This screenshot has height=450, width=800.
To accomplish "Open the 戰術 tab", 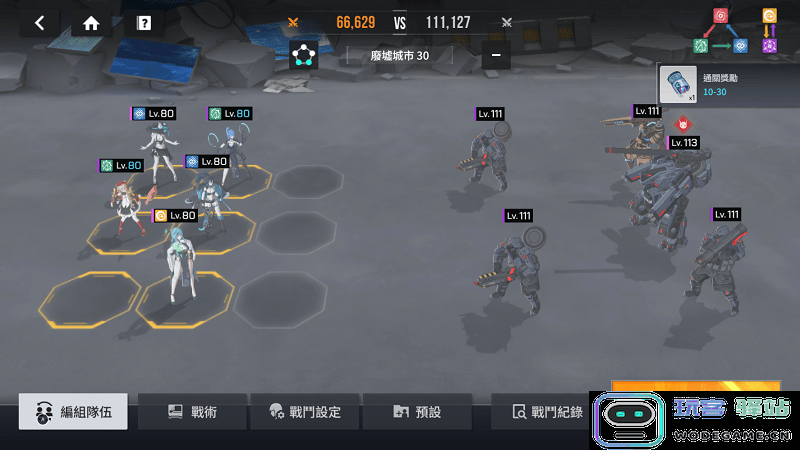I will pyautogui.click(x=193, y=411).
